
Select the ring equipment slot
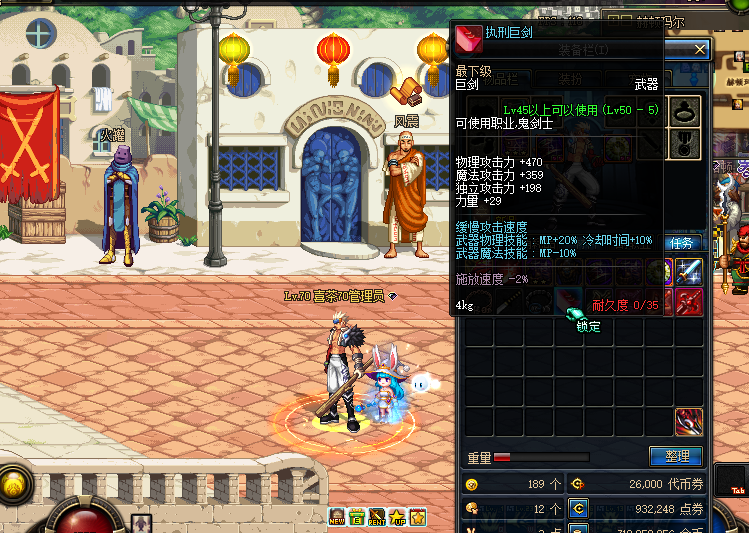tap(686, 110)
